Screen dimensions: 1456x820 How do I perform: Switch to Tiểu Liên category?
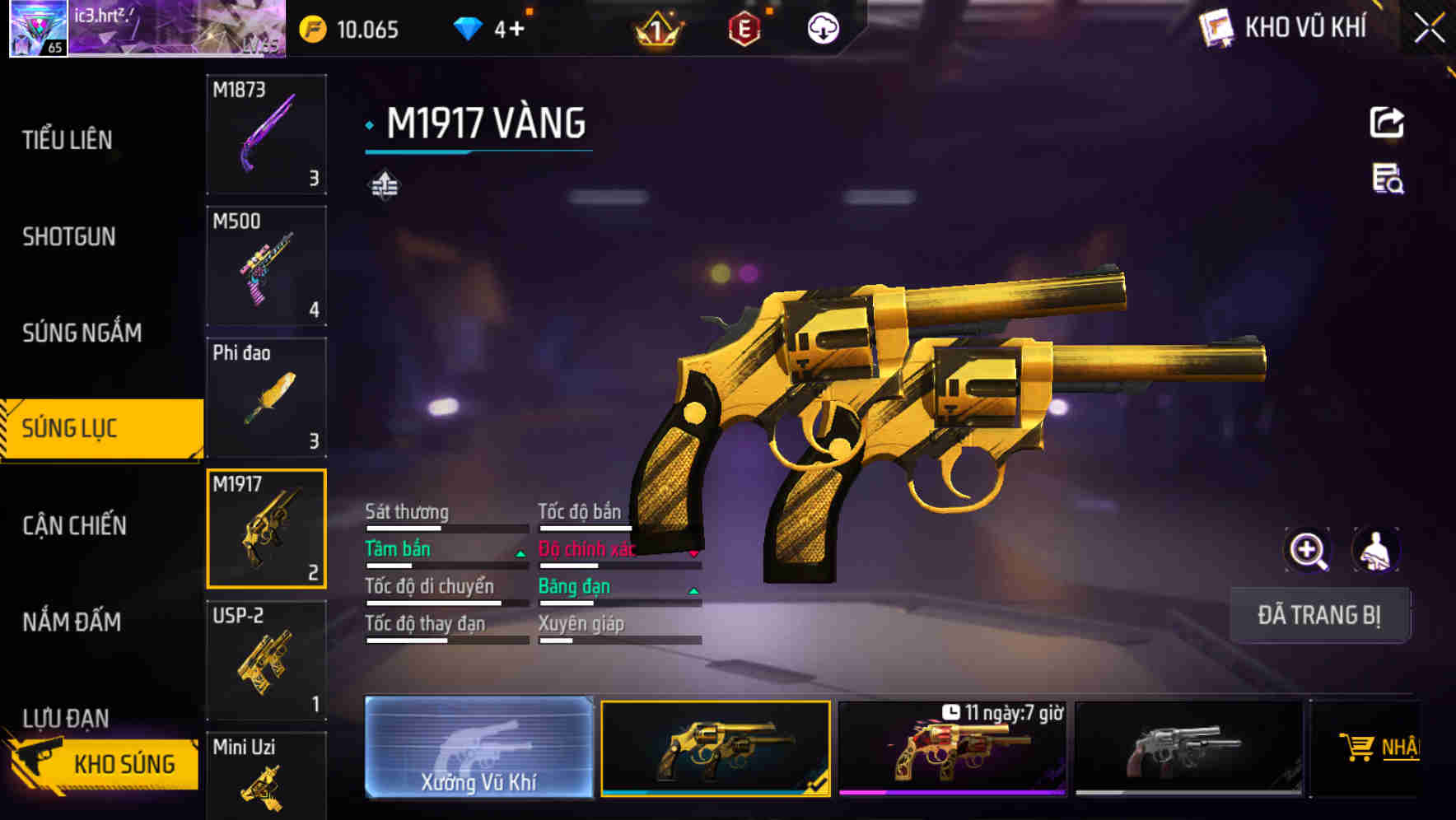pos(68,140)
